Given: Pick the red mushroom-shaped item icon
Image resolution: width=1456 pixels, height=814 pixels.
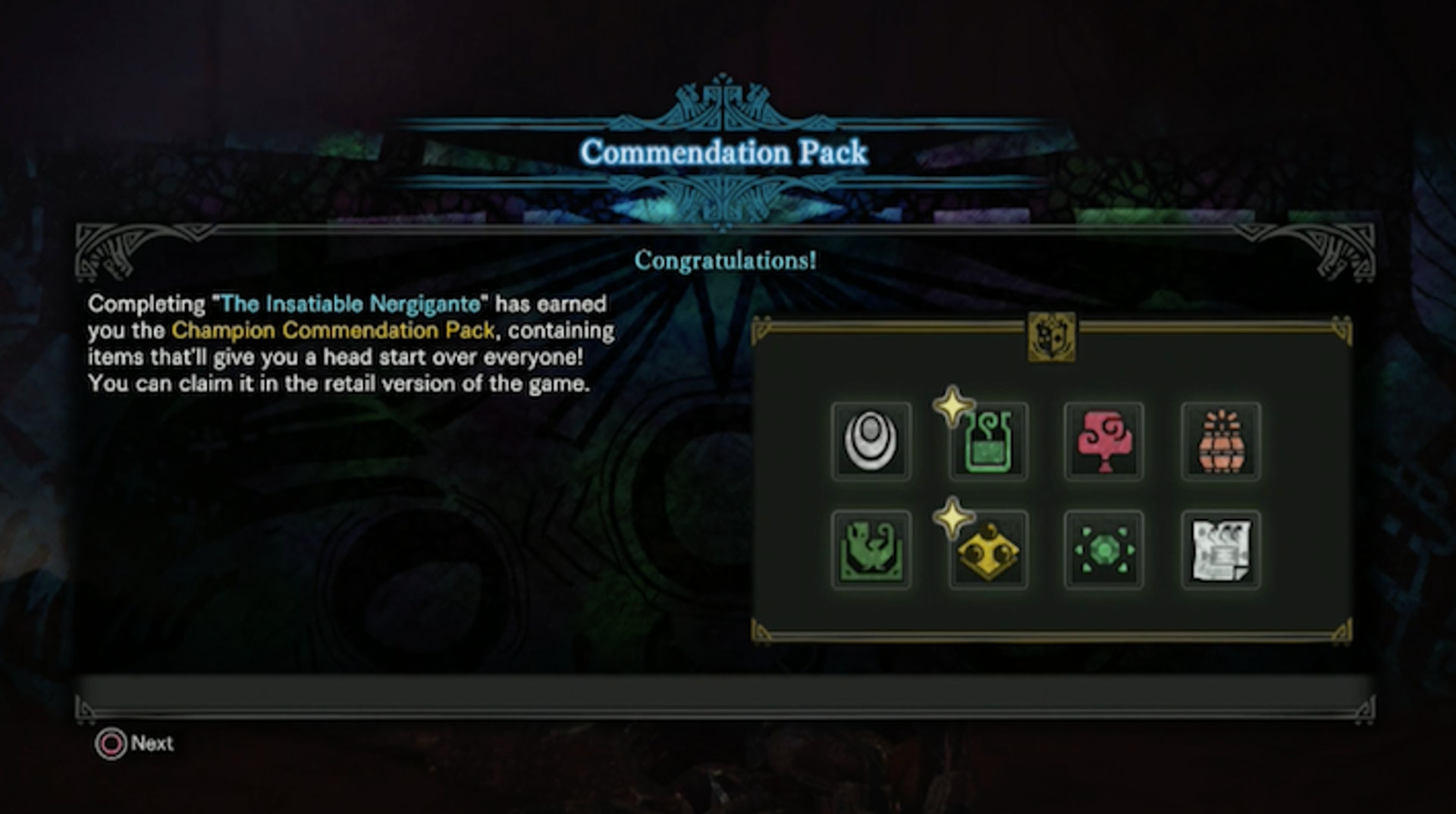Looking at the screenshot, I should click(x=1104, y=442).
